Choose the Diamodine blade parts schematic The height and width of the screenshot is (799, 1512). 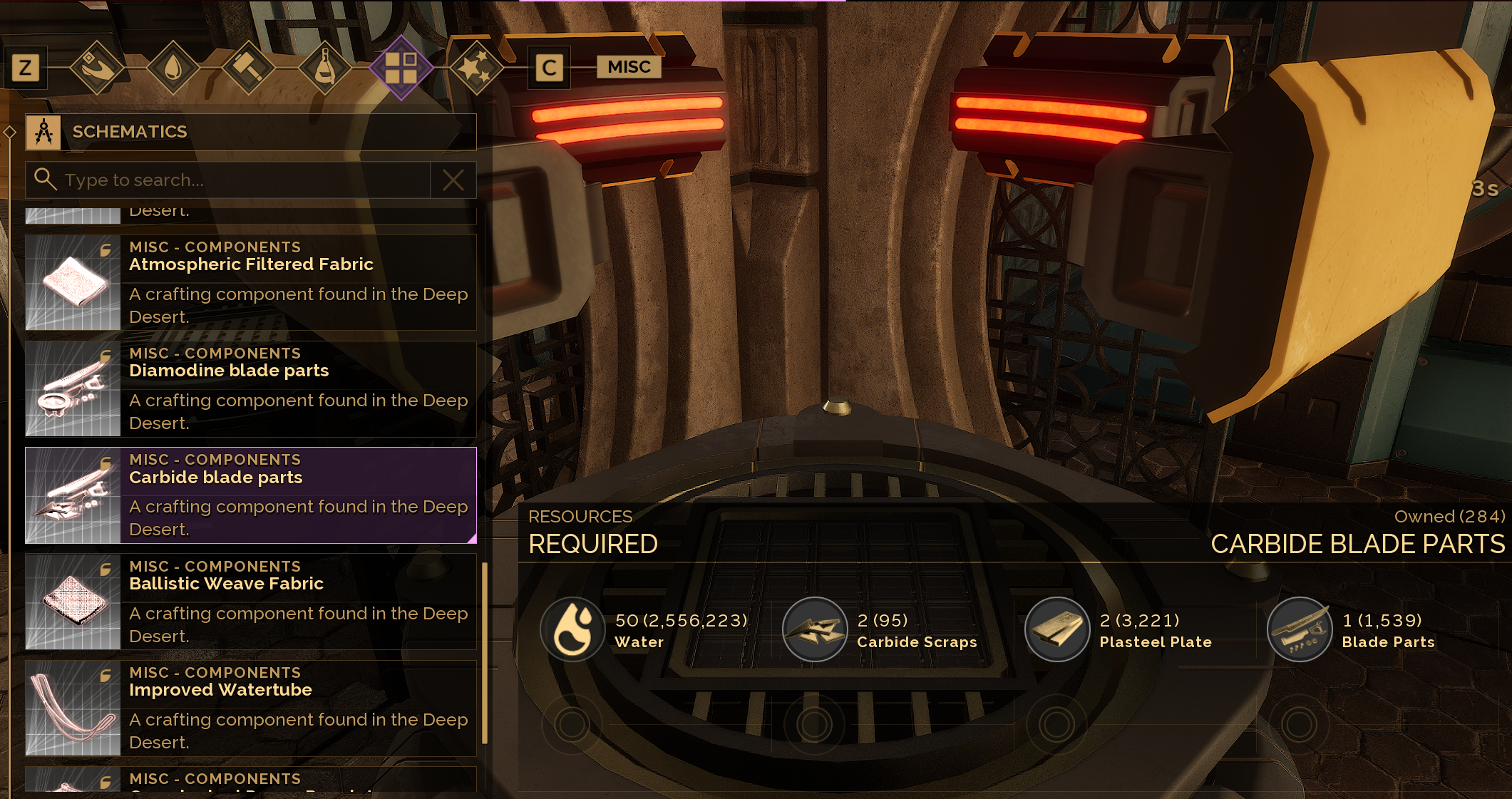pyautogui.click(x=250, y=388)
